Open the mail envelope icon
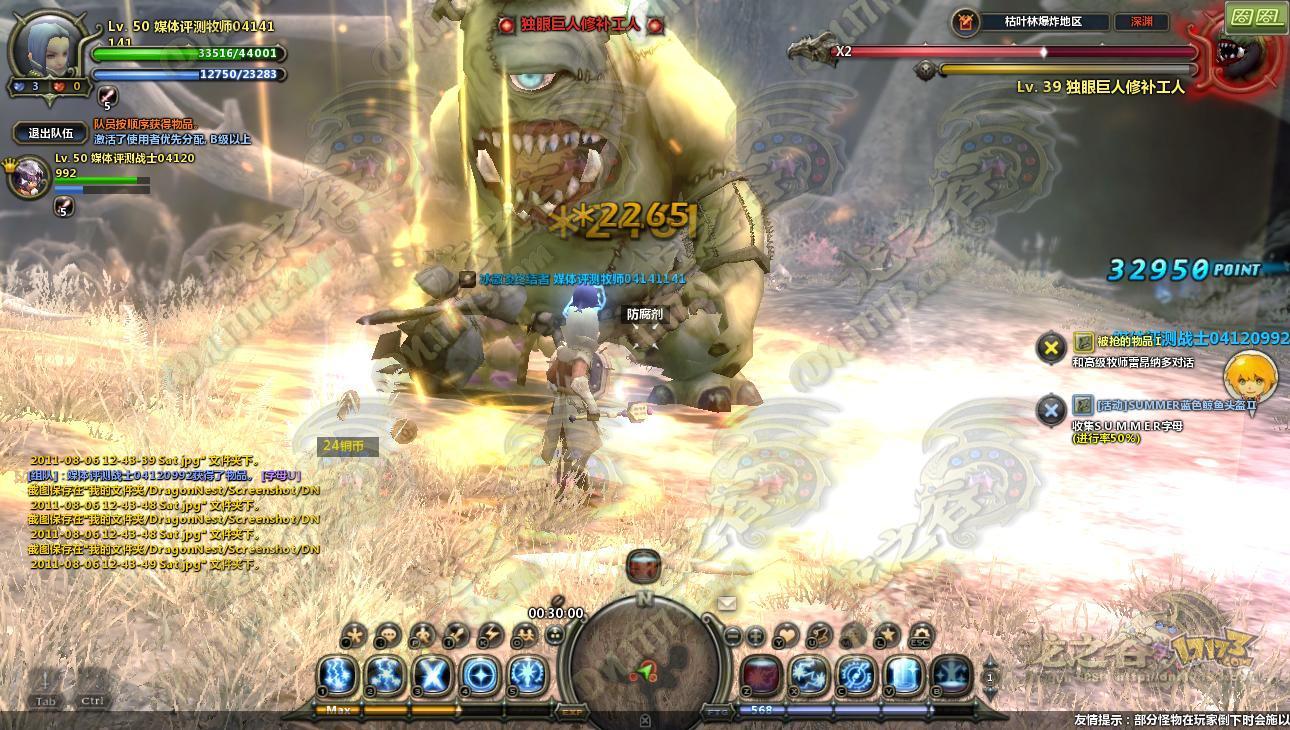This screenshot has width=1290, height=730. click(727, 603)
